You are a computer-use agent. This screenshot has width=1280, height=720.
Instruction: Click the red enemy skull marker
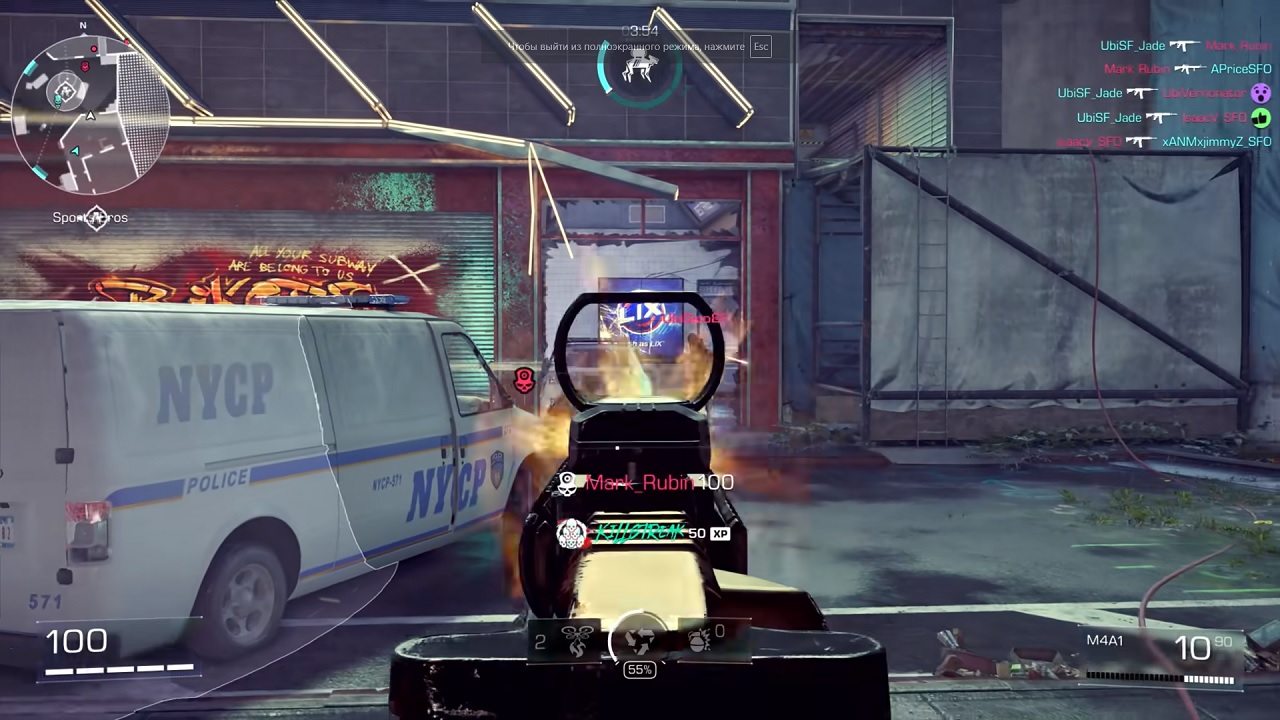(x=524, y=380)
